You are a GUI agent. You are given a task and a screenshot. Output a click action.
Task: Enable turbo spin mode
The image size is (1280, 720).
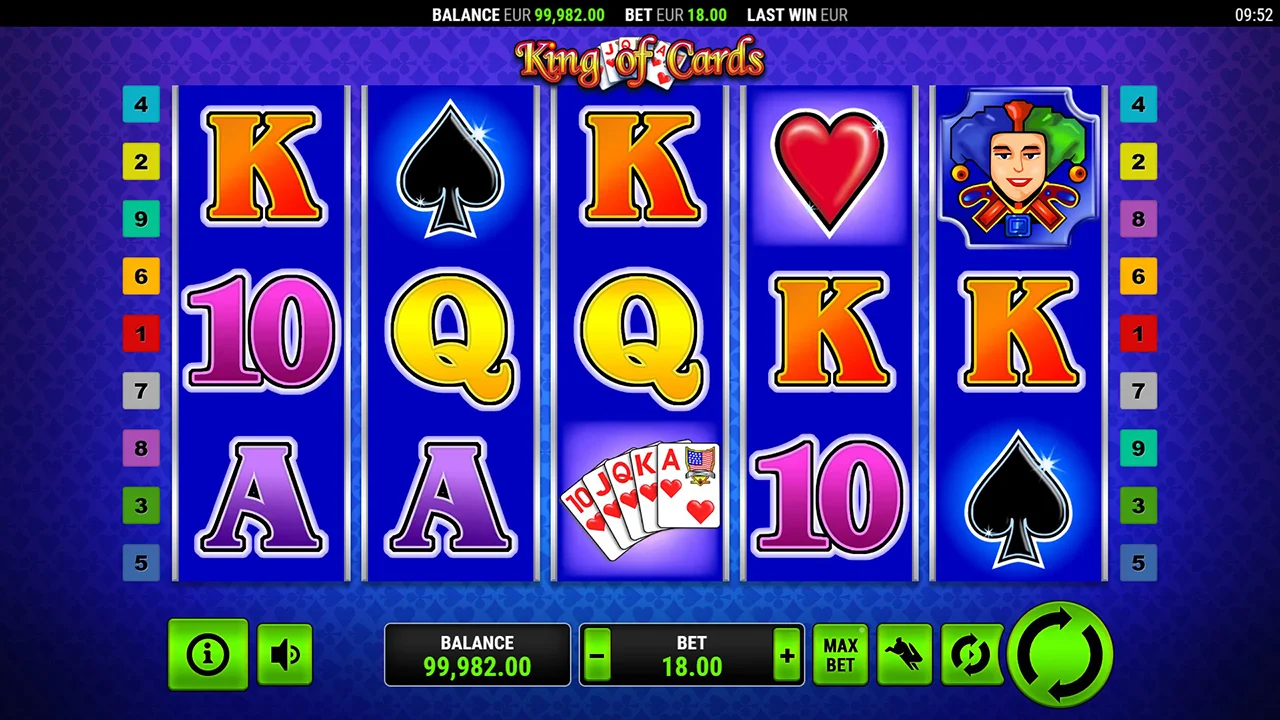tap(903, 654)
